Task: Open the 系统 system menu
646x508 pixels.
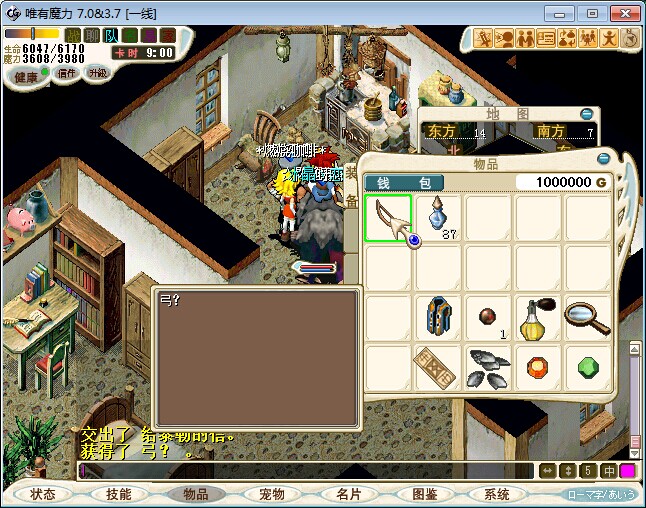Action: click(x=497, y=494)
